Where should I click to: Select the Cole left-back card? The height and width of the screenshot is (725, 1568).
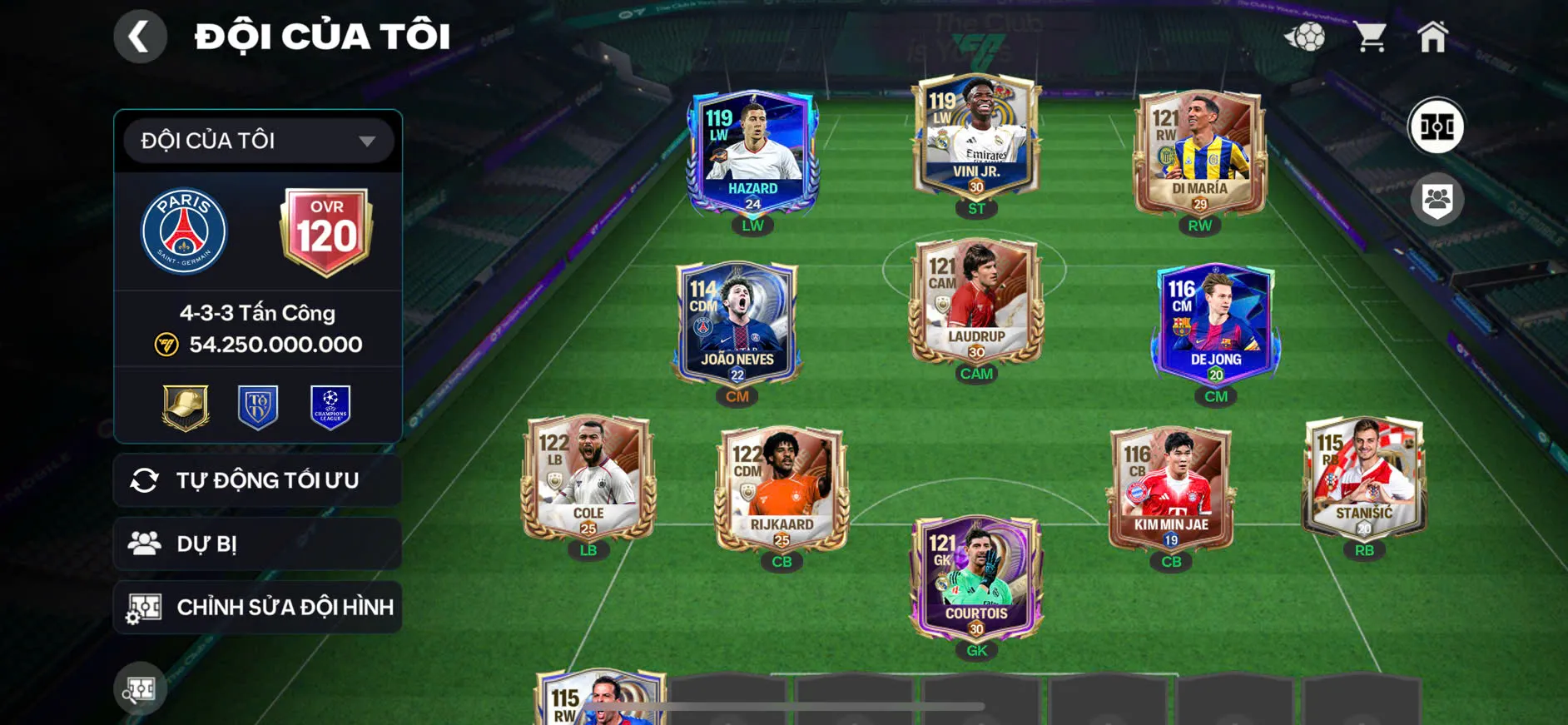point(588,479)
